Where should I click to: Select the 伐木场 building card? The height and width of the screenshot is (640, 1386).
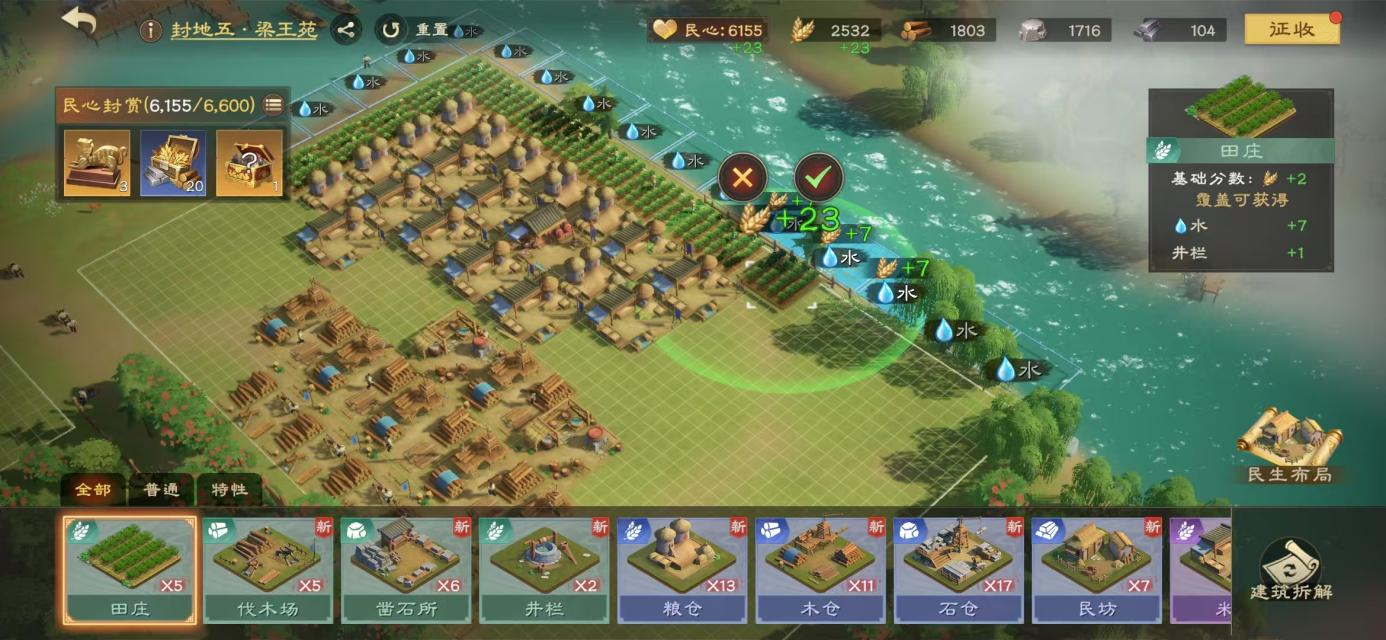[x=268, y=570]
